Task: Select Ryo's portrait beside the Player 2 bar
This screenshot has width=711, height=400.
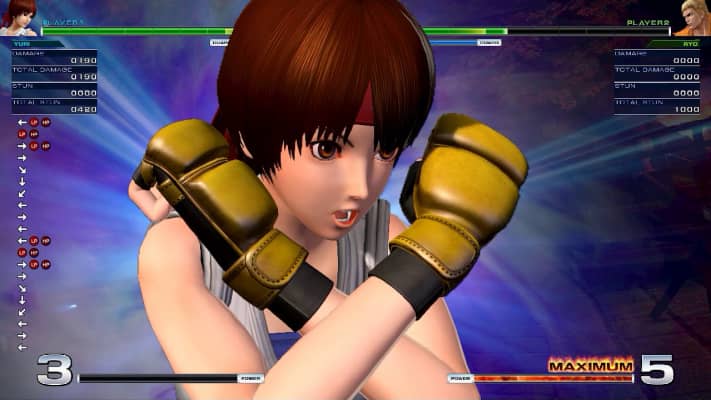Action: point(692,17)
